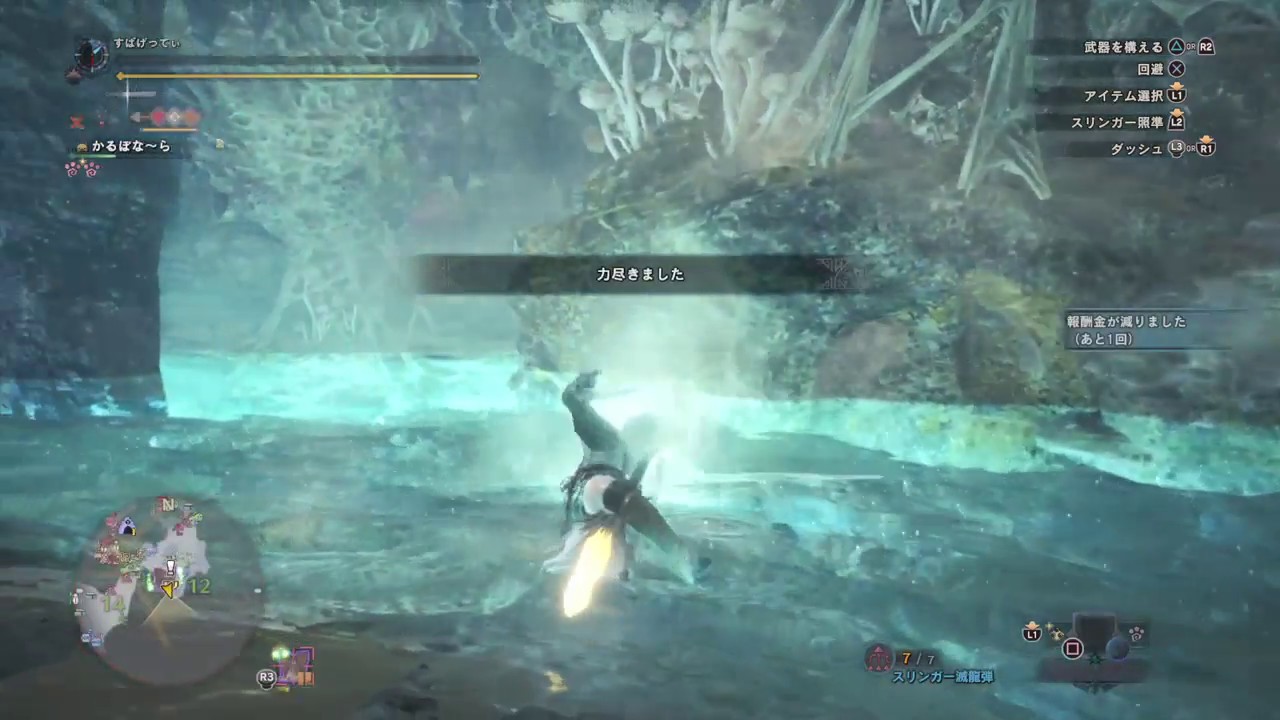Select the exclamation marker on the minimap
The height and width of the screenshot is (720, 1280).
(170, 568)
